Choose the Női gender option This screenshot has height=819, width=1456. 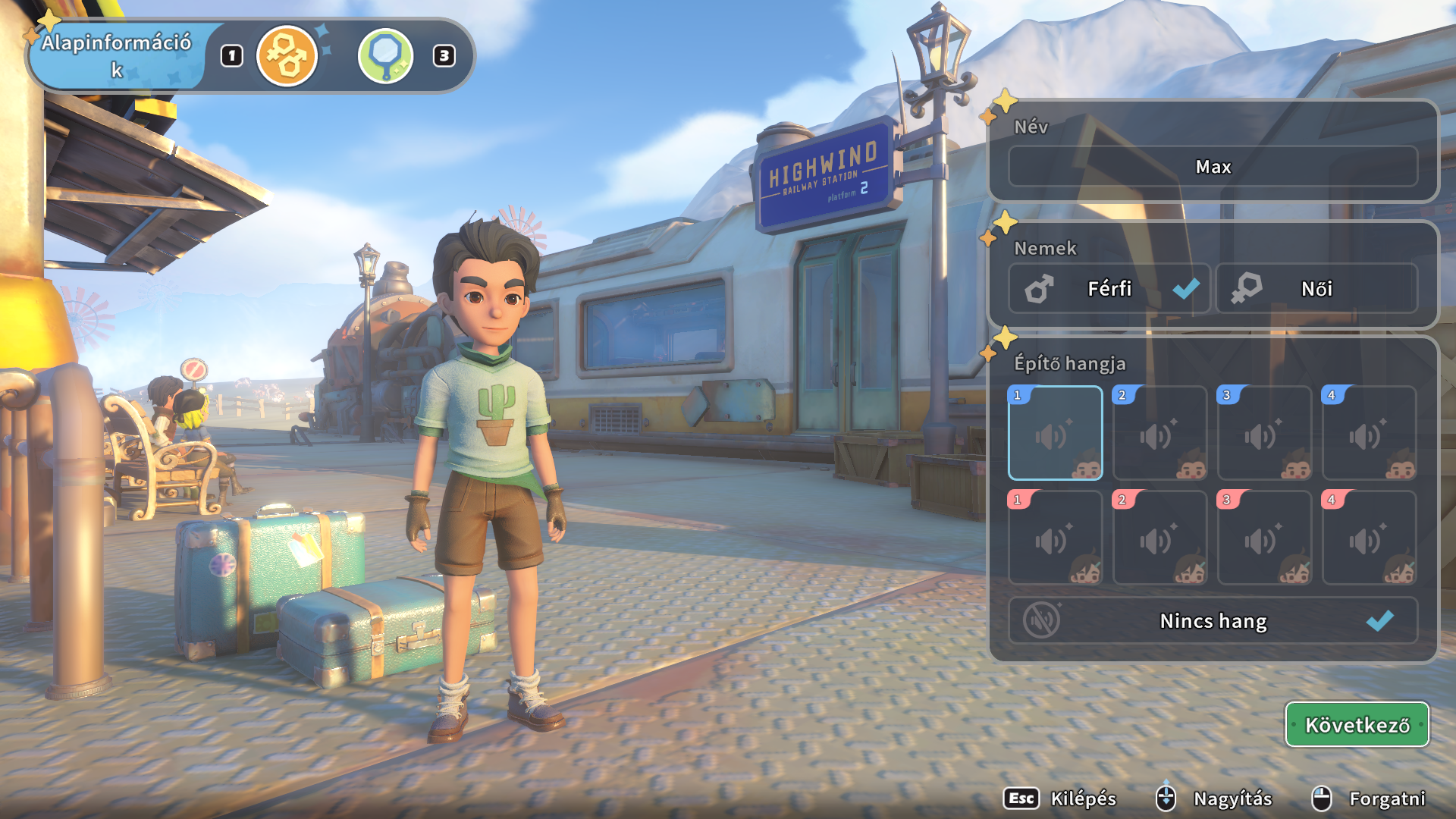point(1316,288)
